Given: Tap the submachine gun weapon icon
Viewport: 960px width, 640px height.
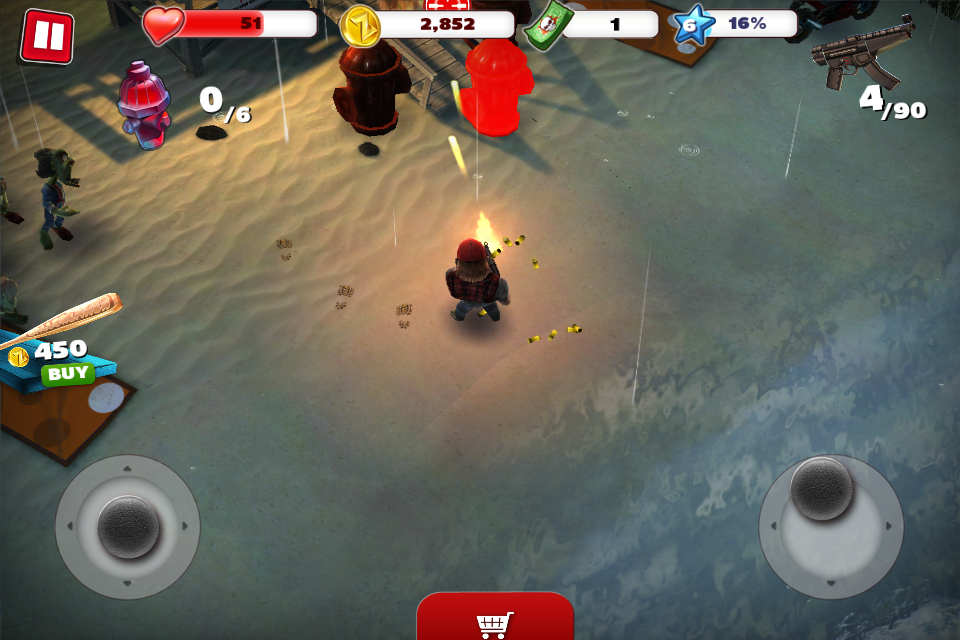Looking at the screenshot, I should pyautogui.click(x=864, y=53).
